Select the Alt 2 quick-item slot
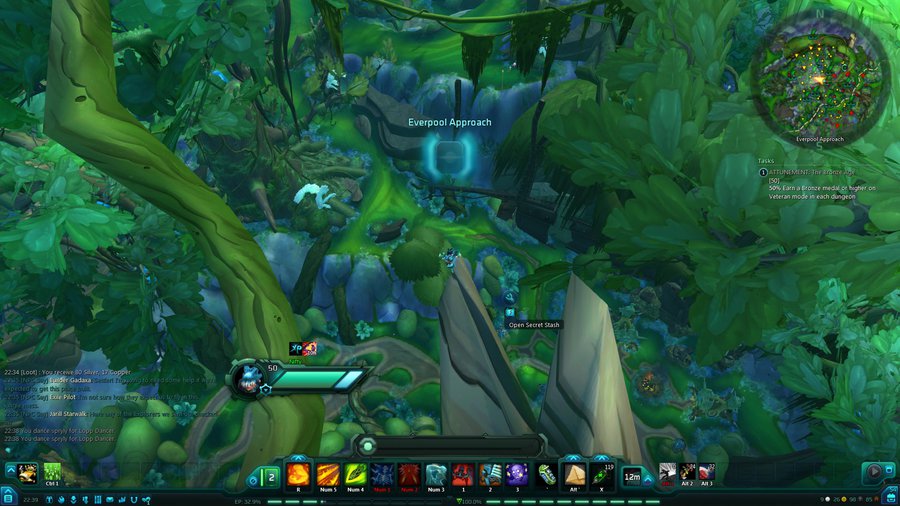This screenshot has width=900, height=506. [688, 471]
